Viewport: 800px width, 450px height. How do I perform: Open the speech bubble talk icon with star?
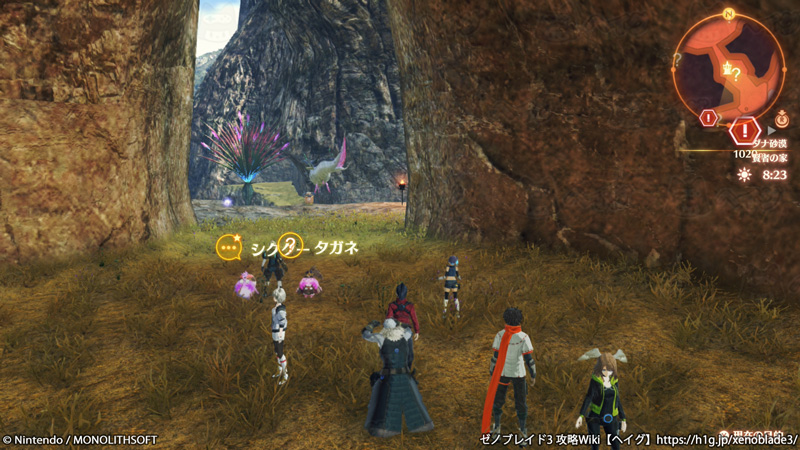click(230, 246)
